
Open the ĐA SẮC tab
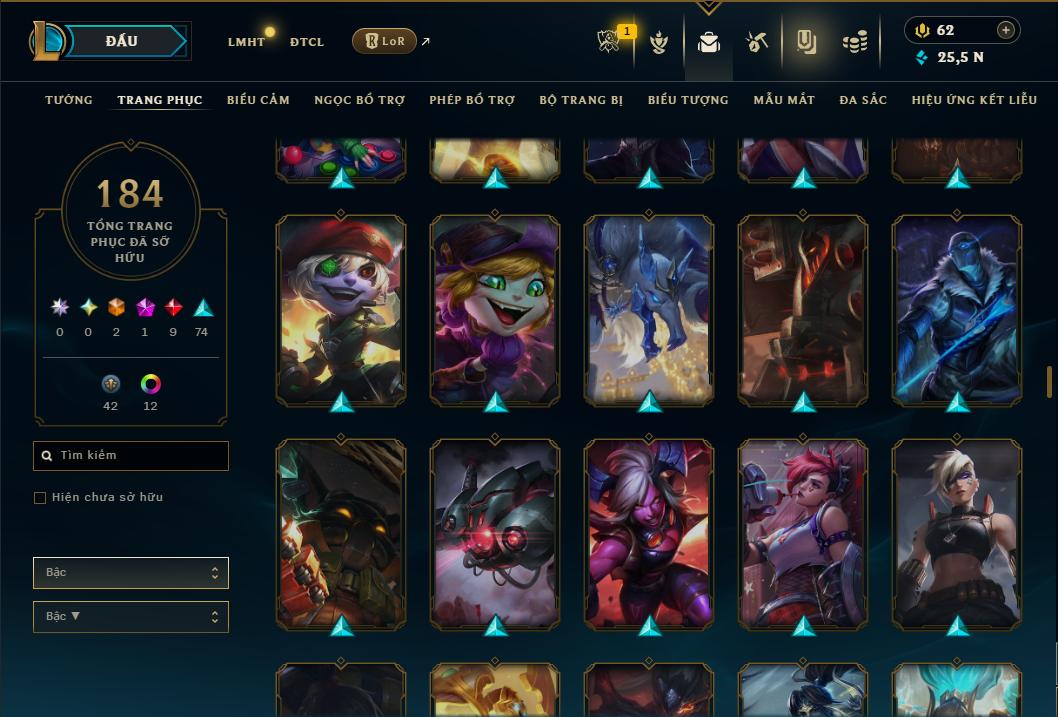pos(863,100)
